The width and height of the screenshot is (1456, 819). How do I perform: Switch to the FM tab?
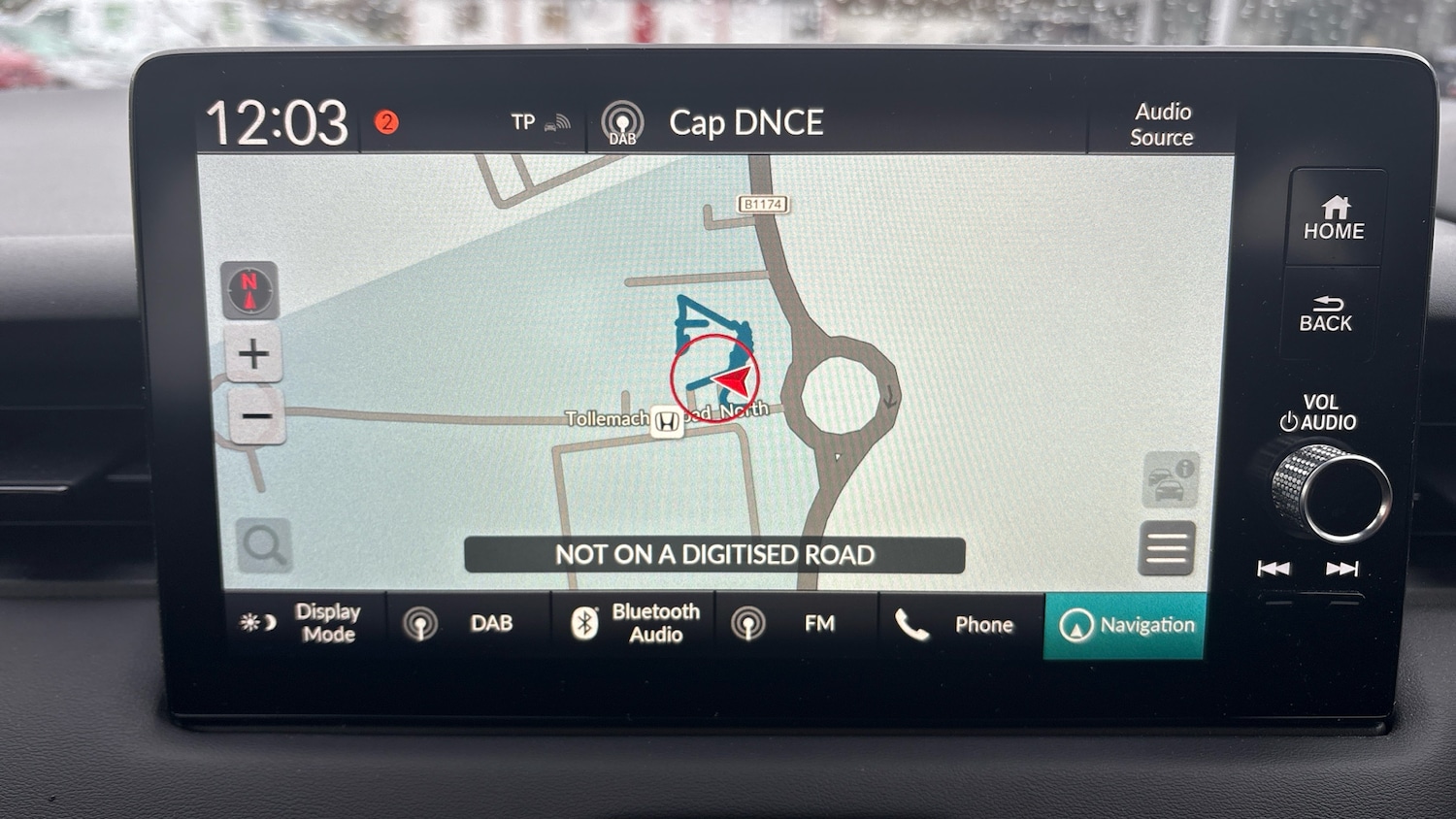tap(796, 623)
